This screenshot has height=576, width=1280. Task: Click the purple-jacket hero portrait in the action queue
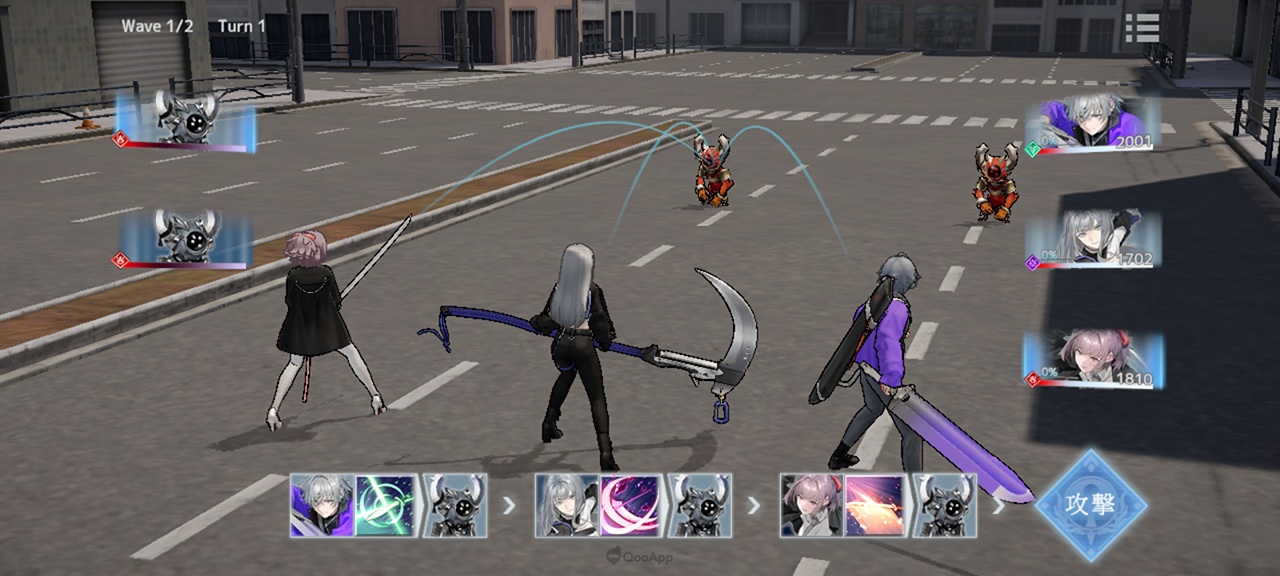click(322, 505)
